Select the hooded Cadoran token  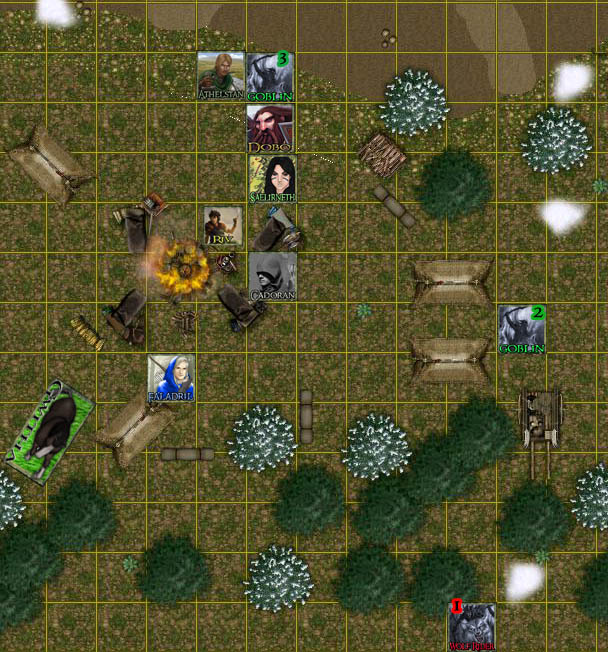coord(272,277)
